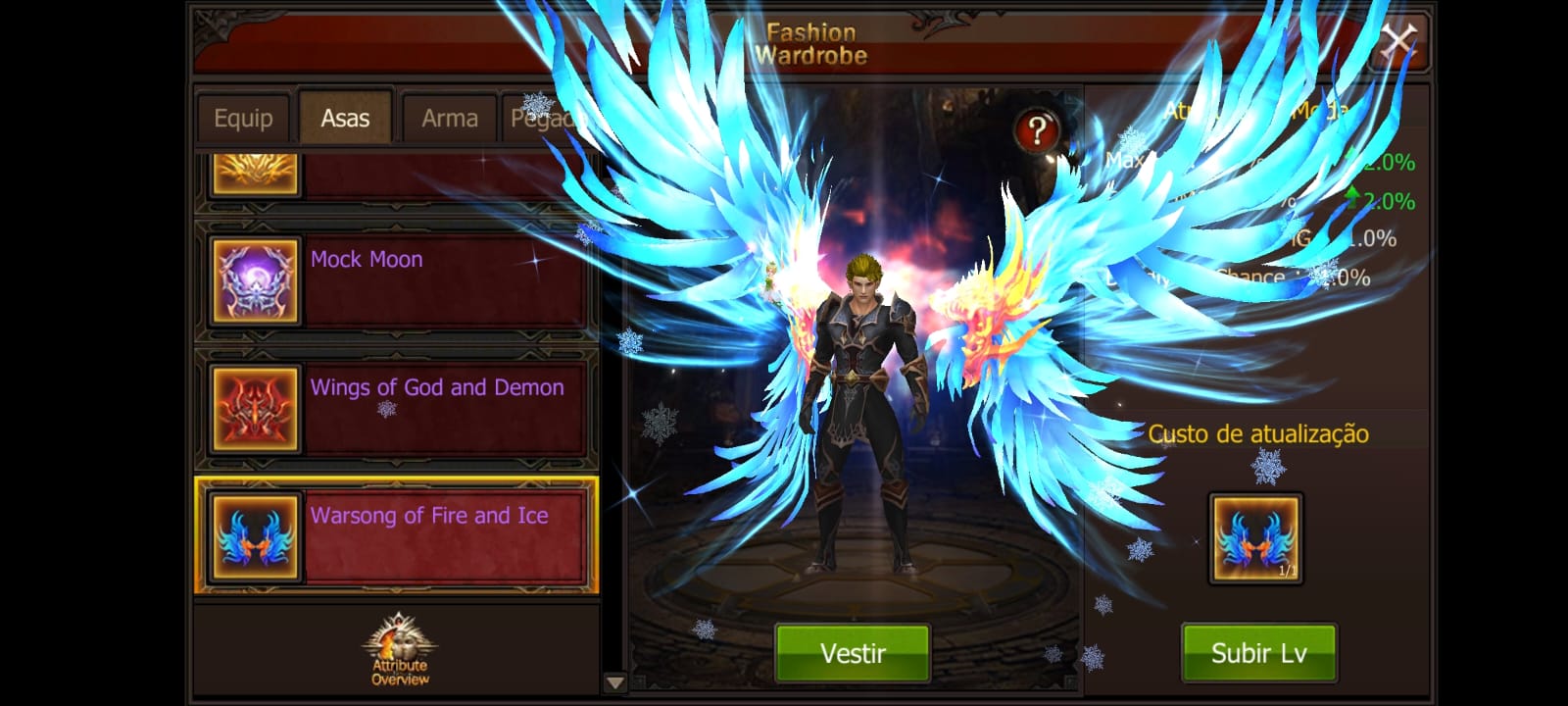
Task: Switch to the Equip tab
Action: coord(243,119)
